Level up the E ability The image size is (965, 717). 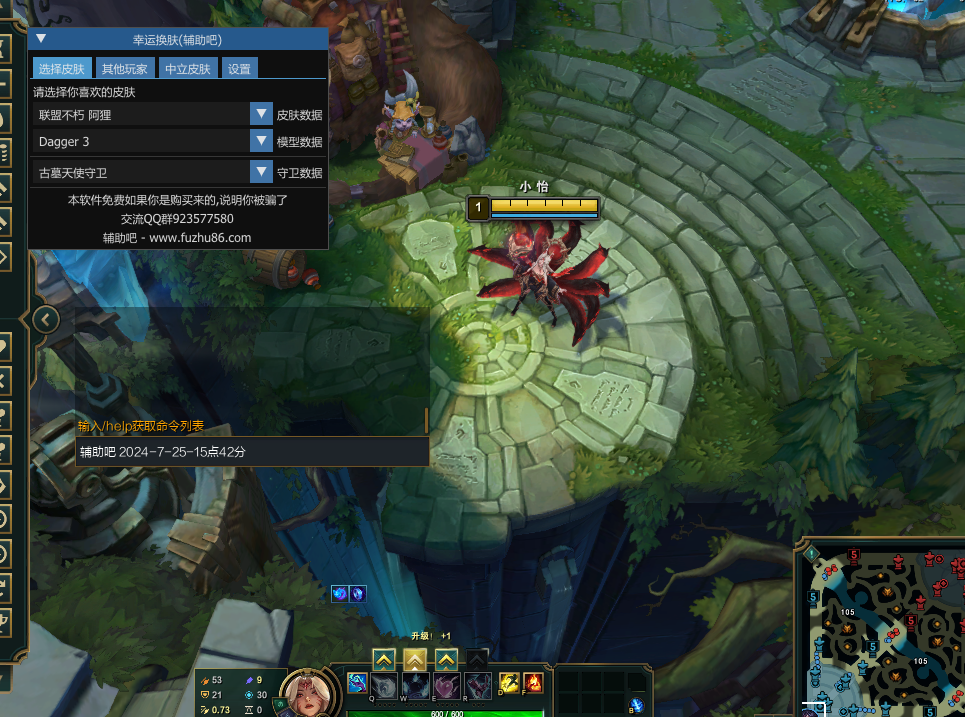click(446, 659)
